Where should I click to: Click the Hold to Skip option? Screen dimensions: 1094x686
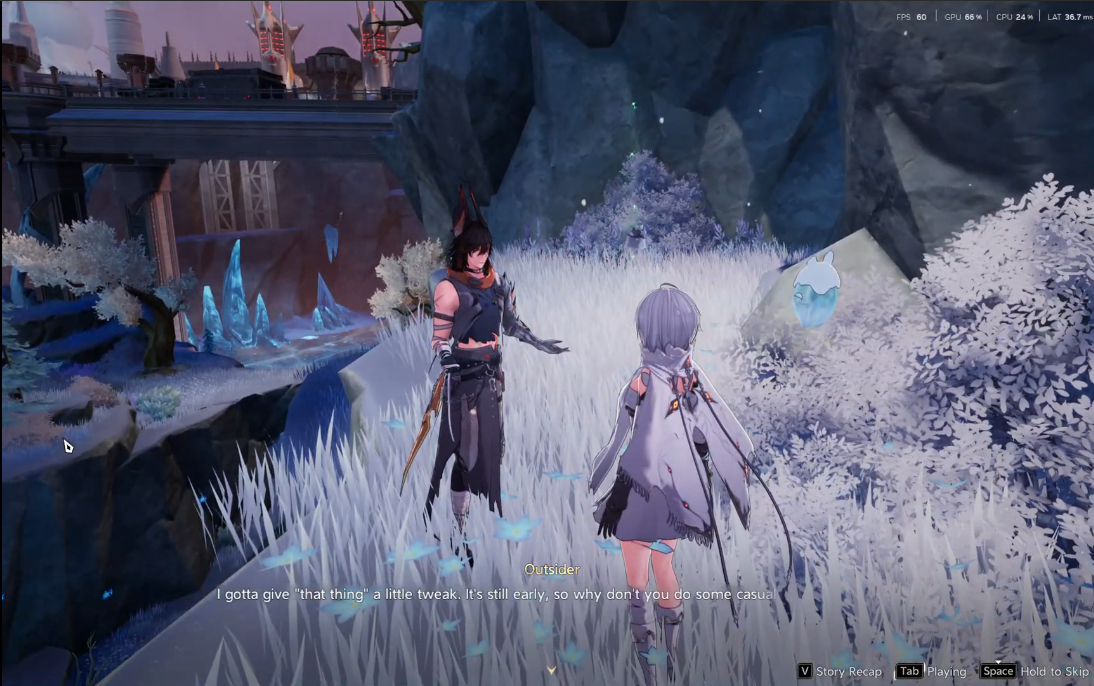click(1034, 671)
